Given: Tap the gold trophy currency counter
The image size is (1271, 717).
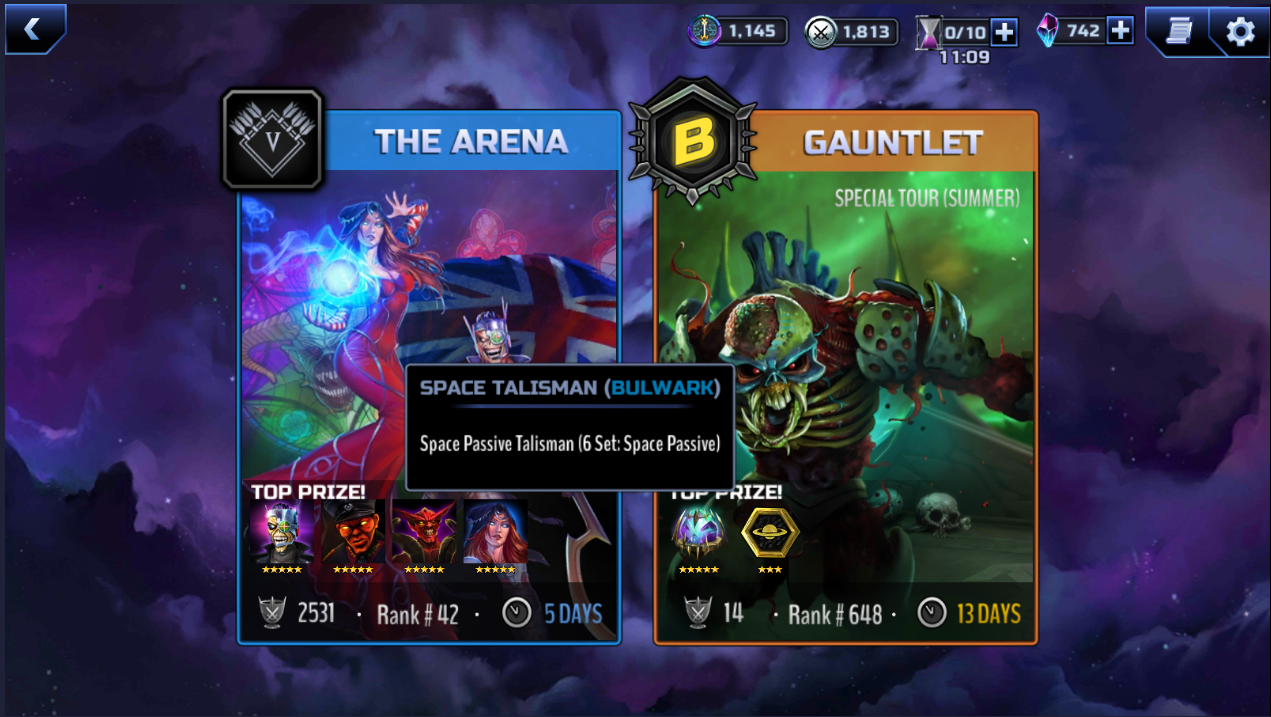Looking at the screenshot, I should [738, 31].
